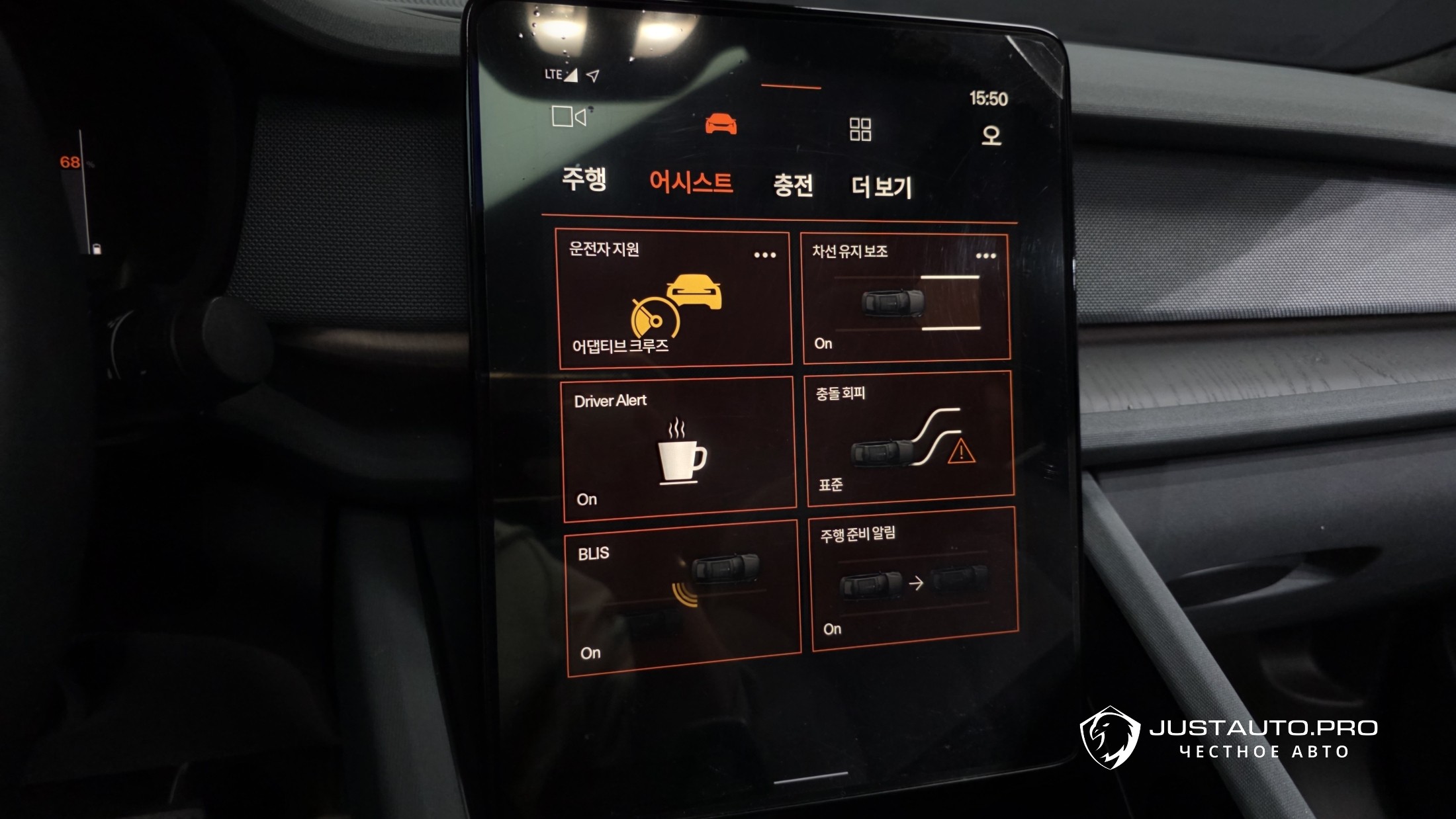The height and width of the screenshot is (819, 1456).
Task: Open the camera view icon
Action: tap(569, 117)
